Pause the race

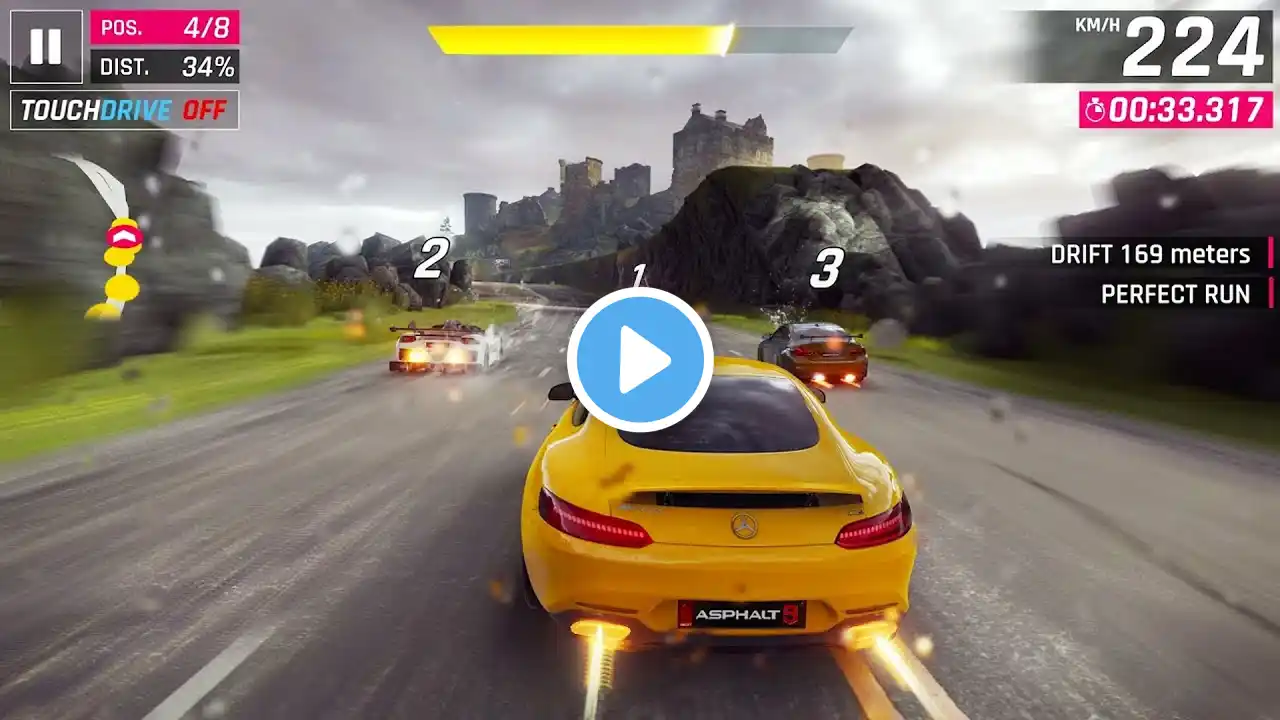[x=46, y=46]
